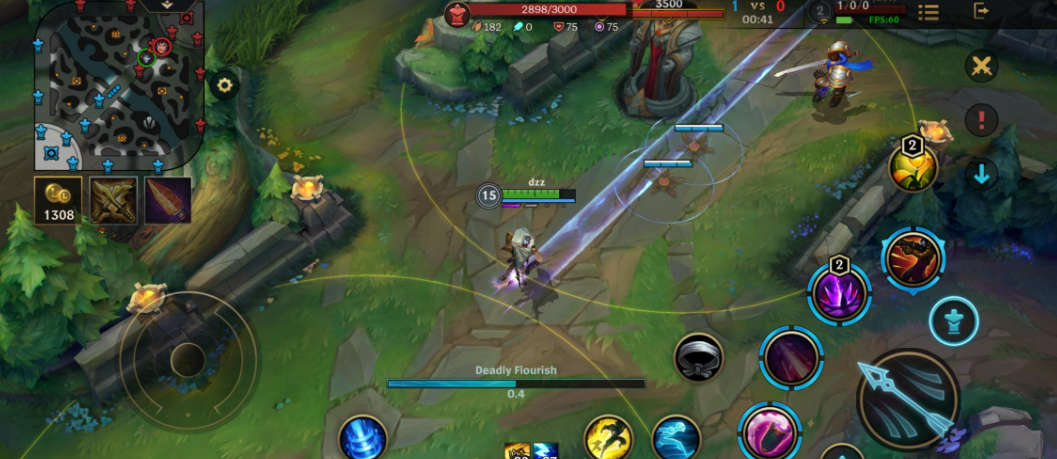Use the yellow Flash summoner spell
This screenshot has height=459, width=1057.
(608, 439)
